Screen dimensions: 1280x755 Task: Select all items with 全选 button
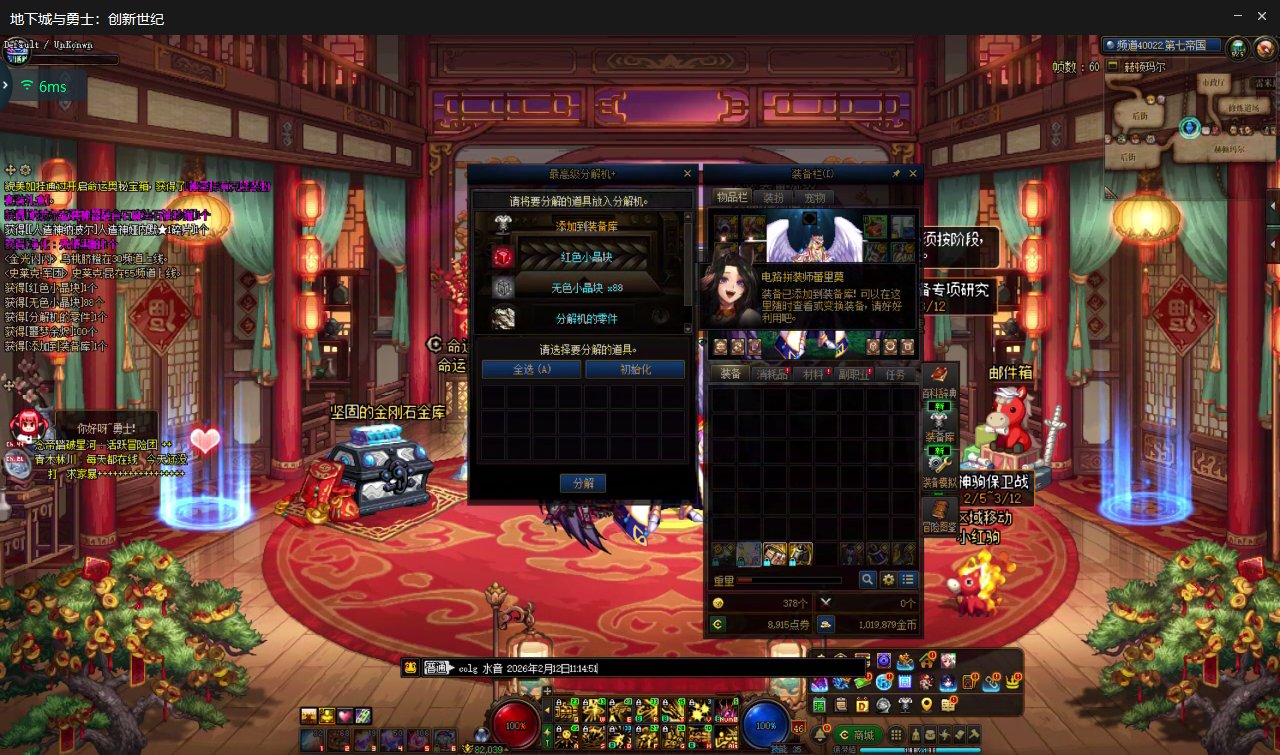pyautogui.click(x=531, y=369)
